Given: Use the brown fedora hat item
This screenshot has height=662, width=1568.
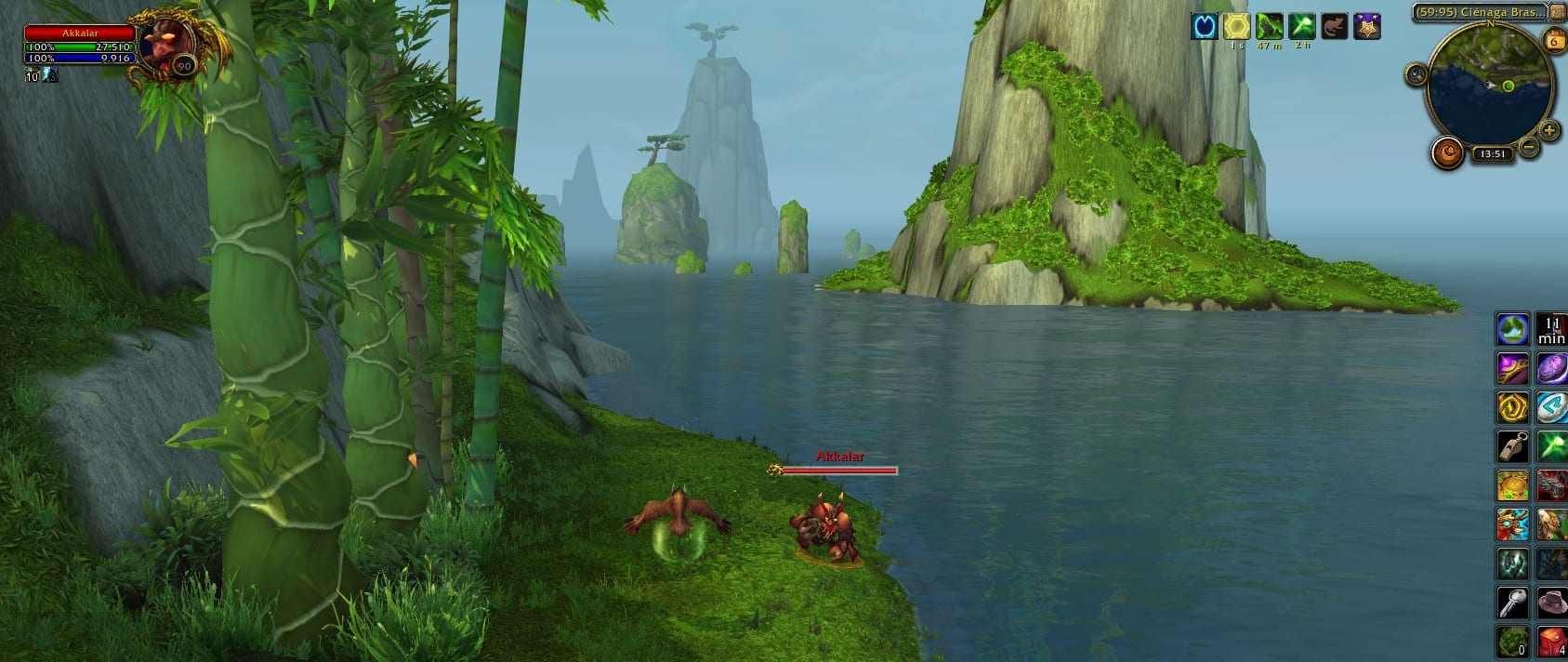Looking at the screenshot, I should tap(1551, 602).
